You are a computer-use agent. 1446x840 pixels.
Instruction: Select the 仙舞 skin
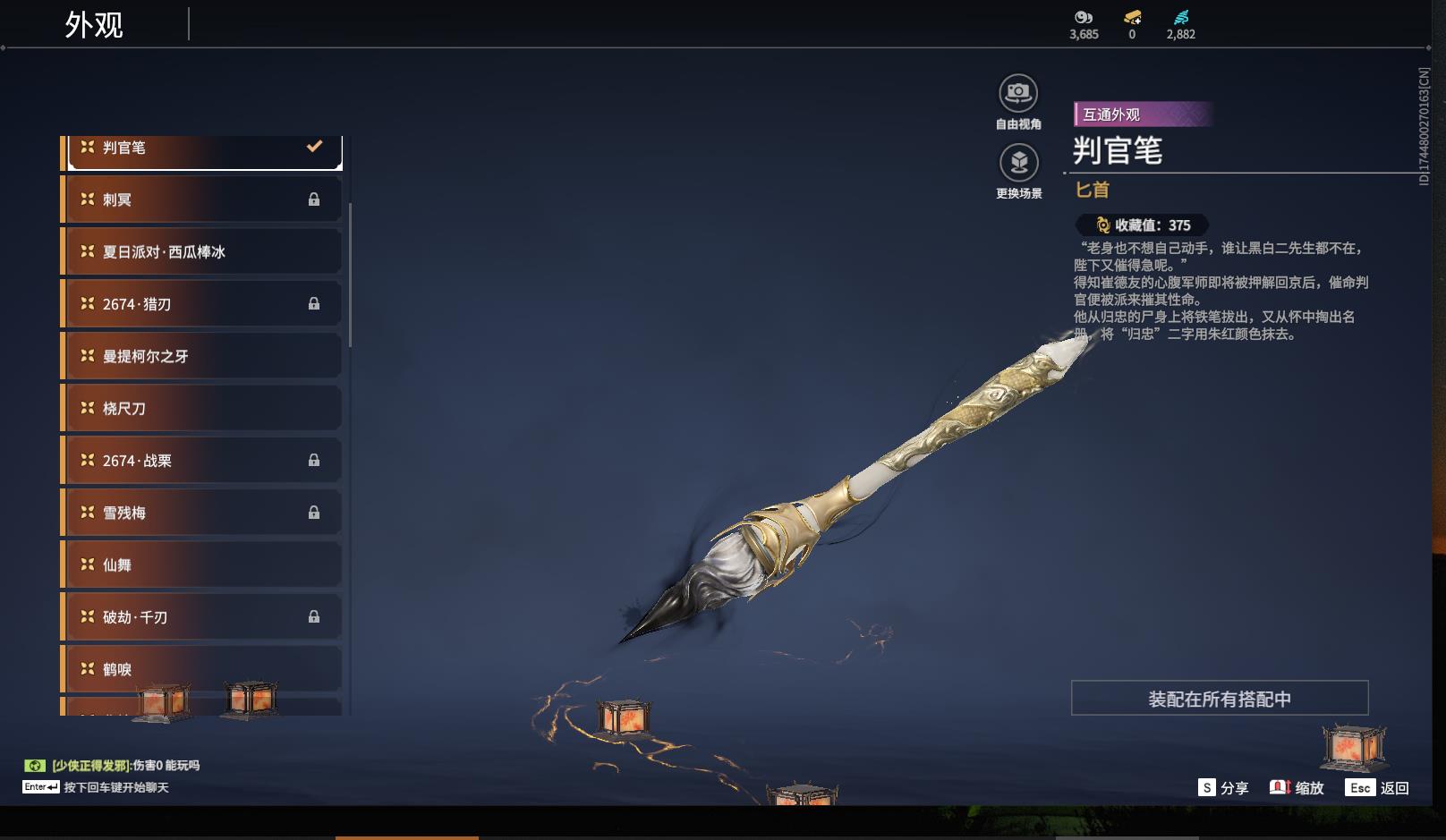204,564
